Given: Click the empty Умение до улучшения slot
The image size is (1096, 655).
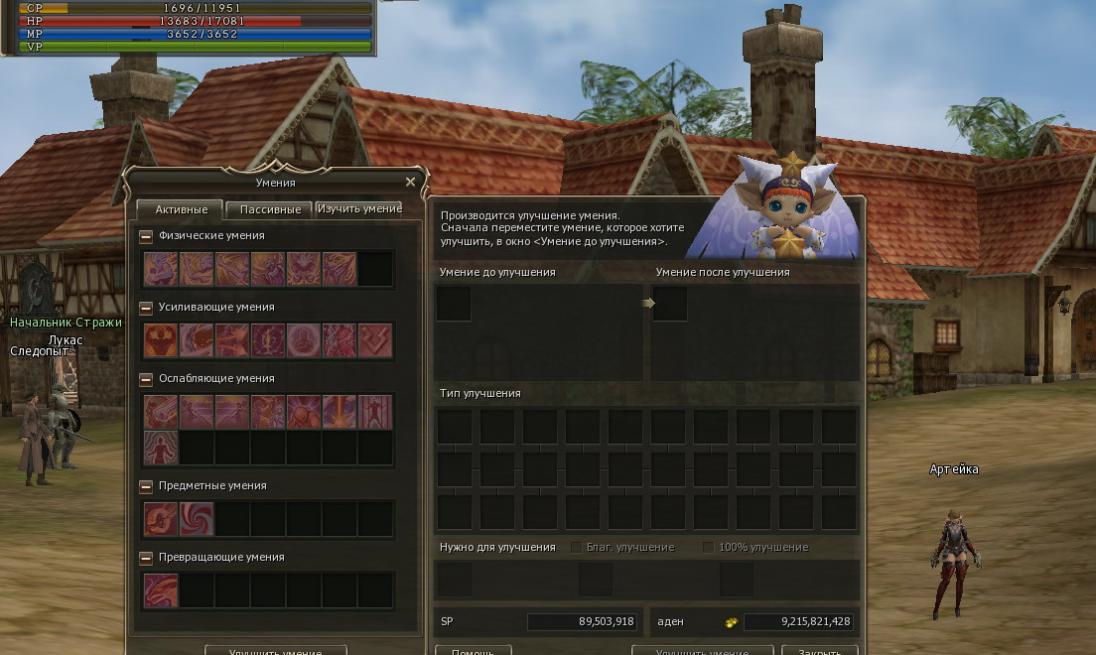Looking at the screenshot, I should click(x=454, y=304).
